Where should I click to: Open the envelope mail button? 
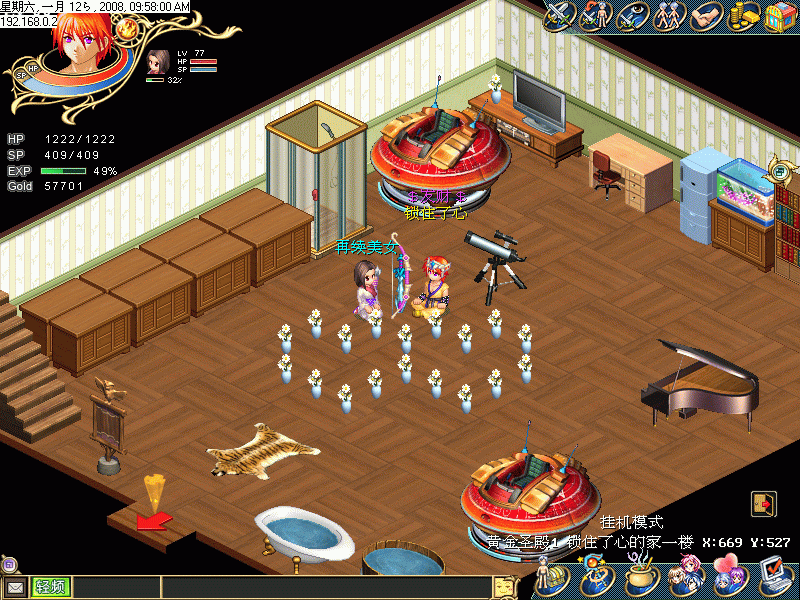[15, 587]
